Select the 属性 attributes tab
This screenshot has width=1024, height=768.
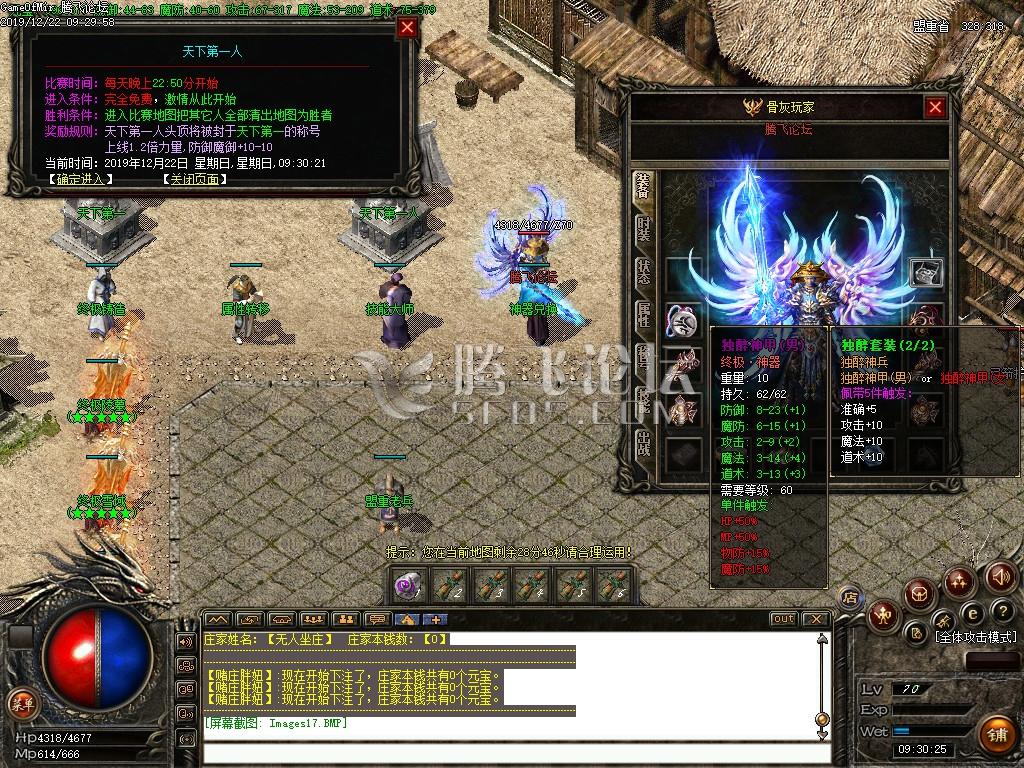[643, 315]
